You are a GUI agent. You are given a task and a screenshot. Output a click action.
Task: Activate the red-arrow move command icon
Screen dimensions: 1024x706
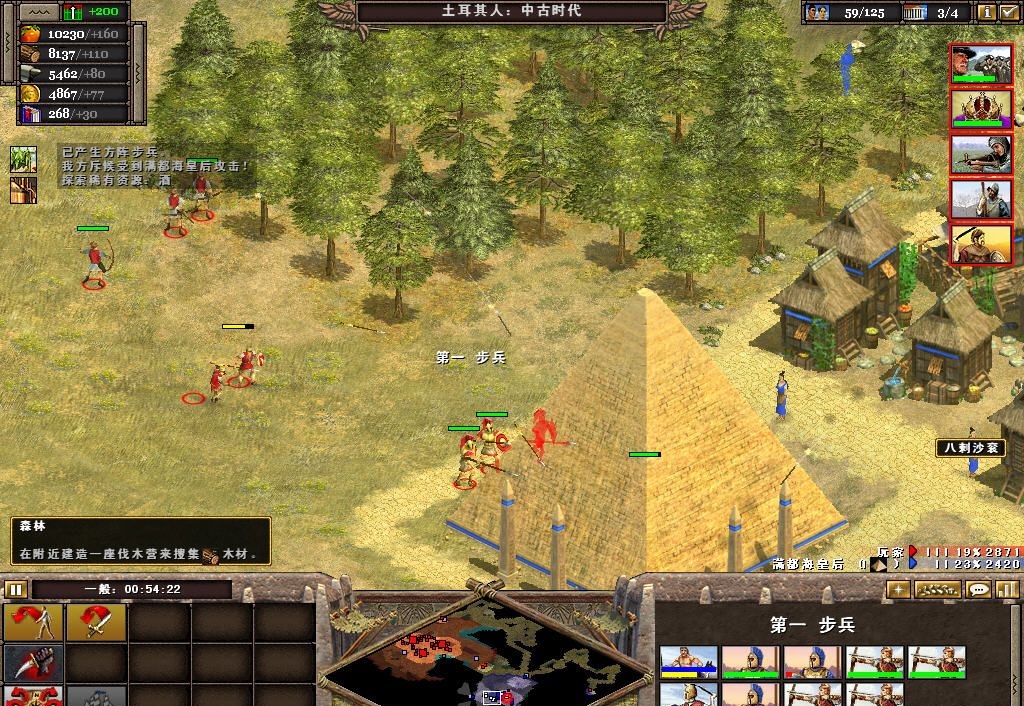click(x=33, y=623)
